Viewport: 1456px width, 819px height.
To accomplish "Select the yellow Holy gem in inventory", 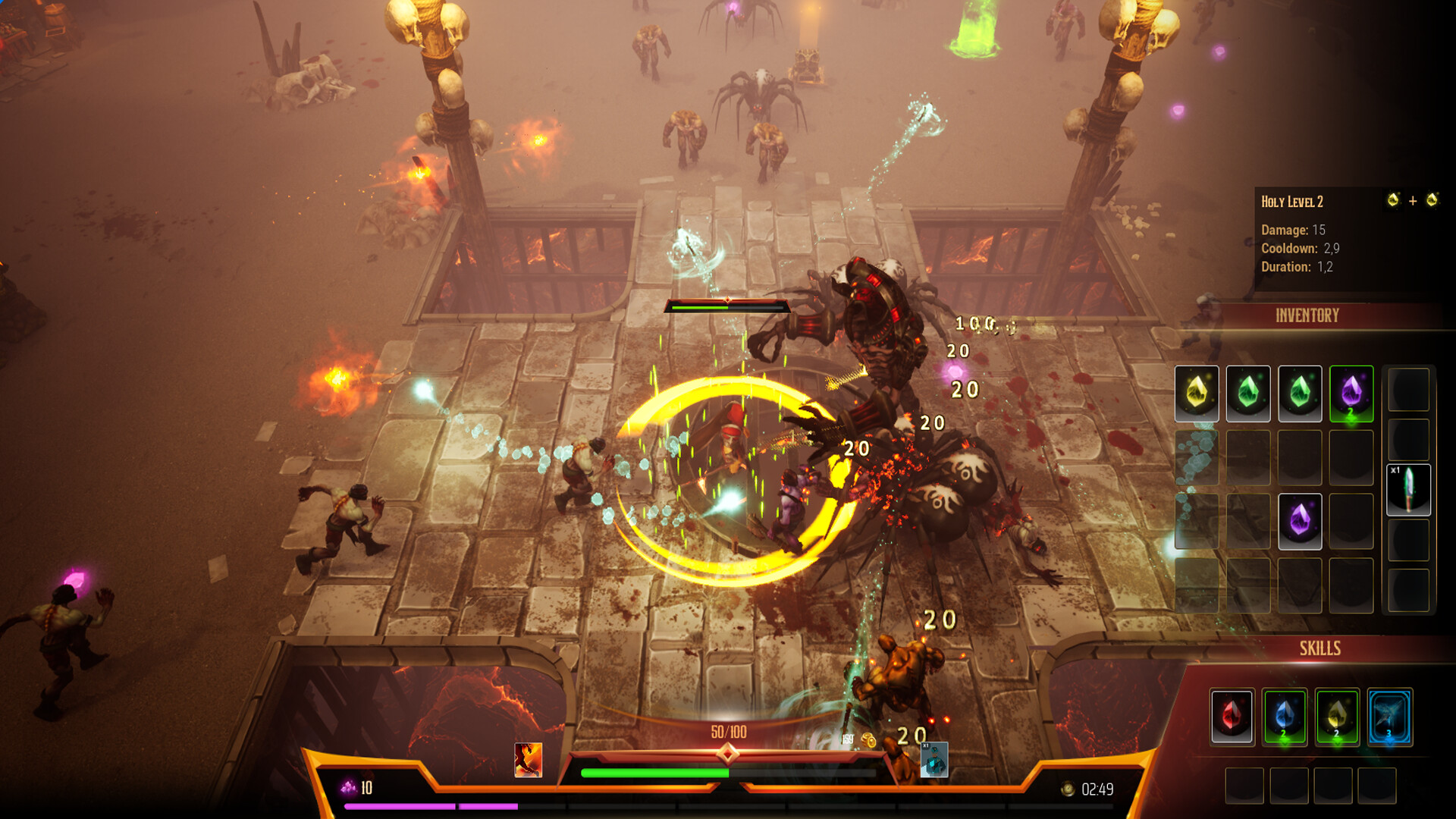I will 1197,394.
